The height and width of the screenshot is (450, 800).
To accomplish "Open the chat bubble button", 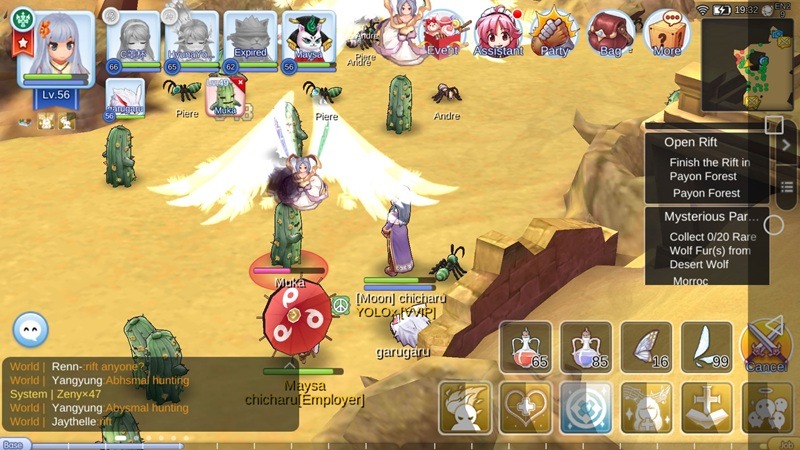I will (31, 329).
